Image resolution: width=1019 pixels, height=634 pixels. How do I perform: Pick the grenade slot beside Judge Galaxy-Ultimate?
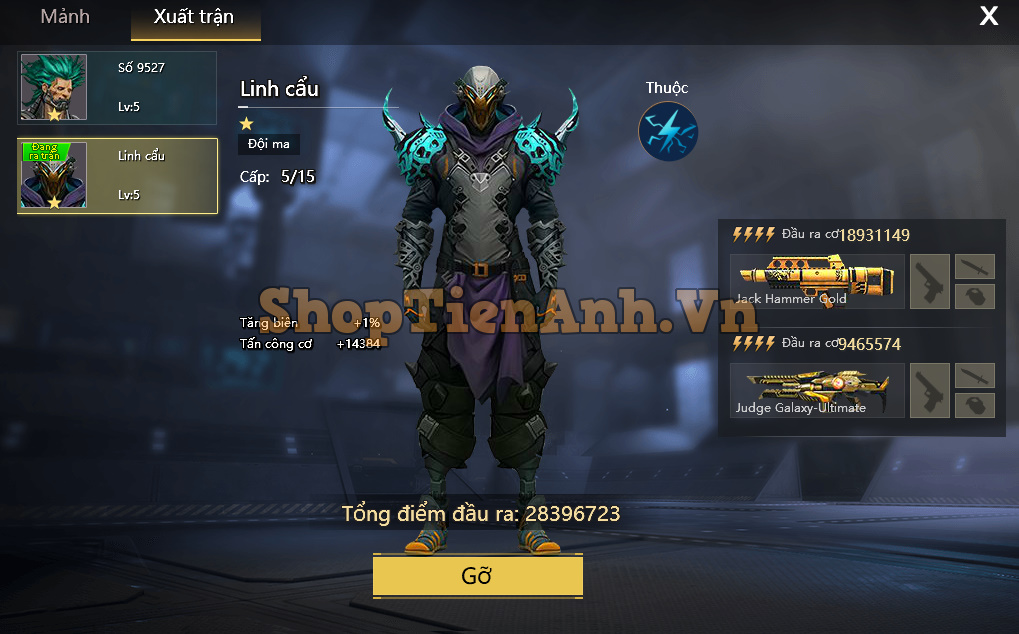coord(974,404)
